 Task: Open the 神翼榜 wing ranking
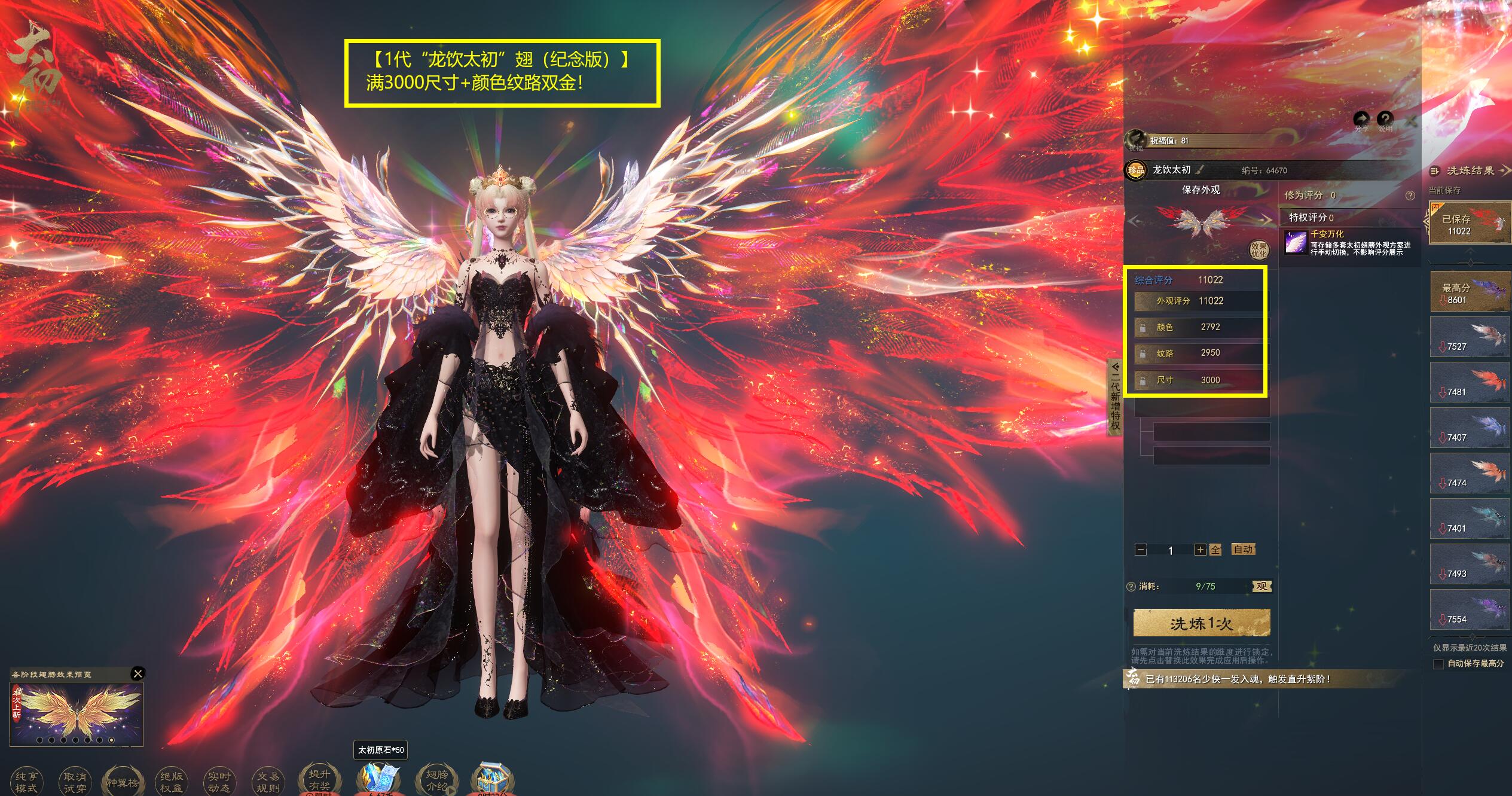pyautogui.click(x=123, y=782)
